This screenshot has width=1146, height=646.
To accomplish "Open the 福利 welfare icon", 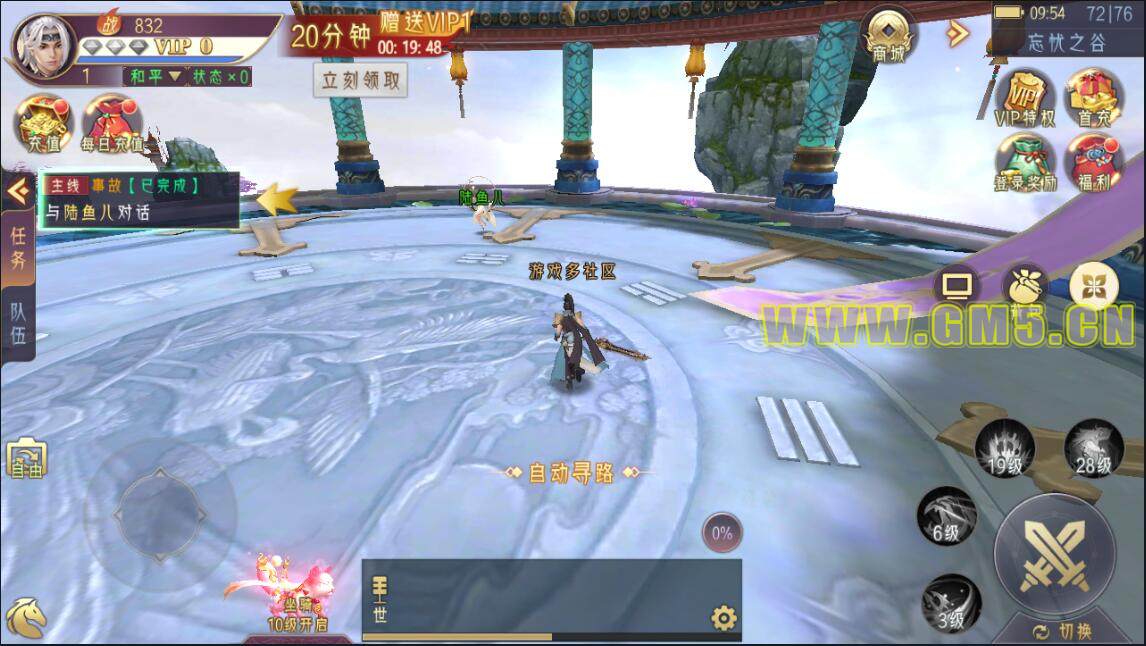I will coord(1094,162).
